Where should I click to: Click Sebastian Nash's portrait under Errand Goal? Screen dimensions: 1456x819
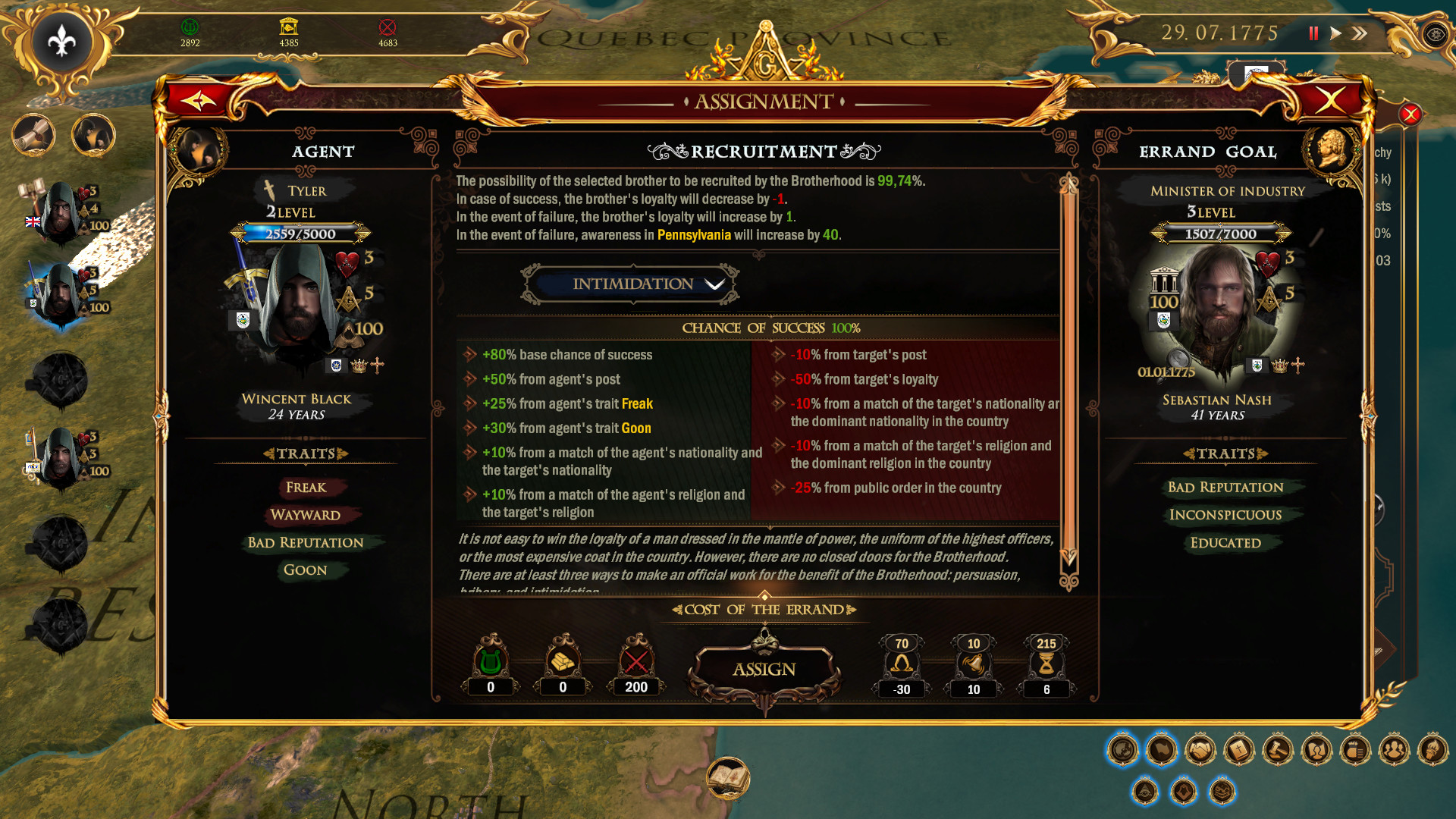coord(1220,303)
